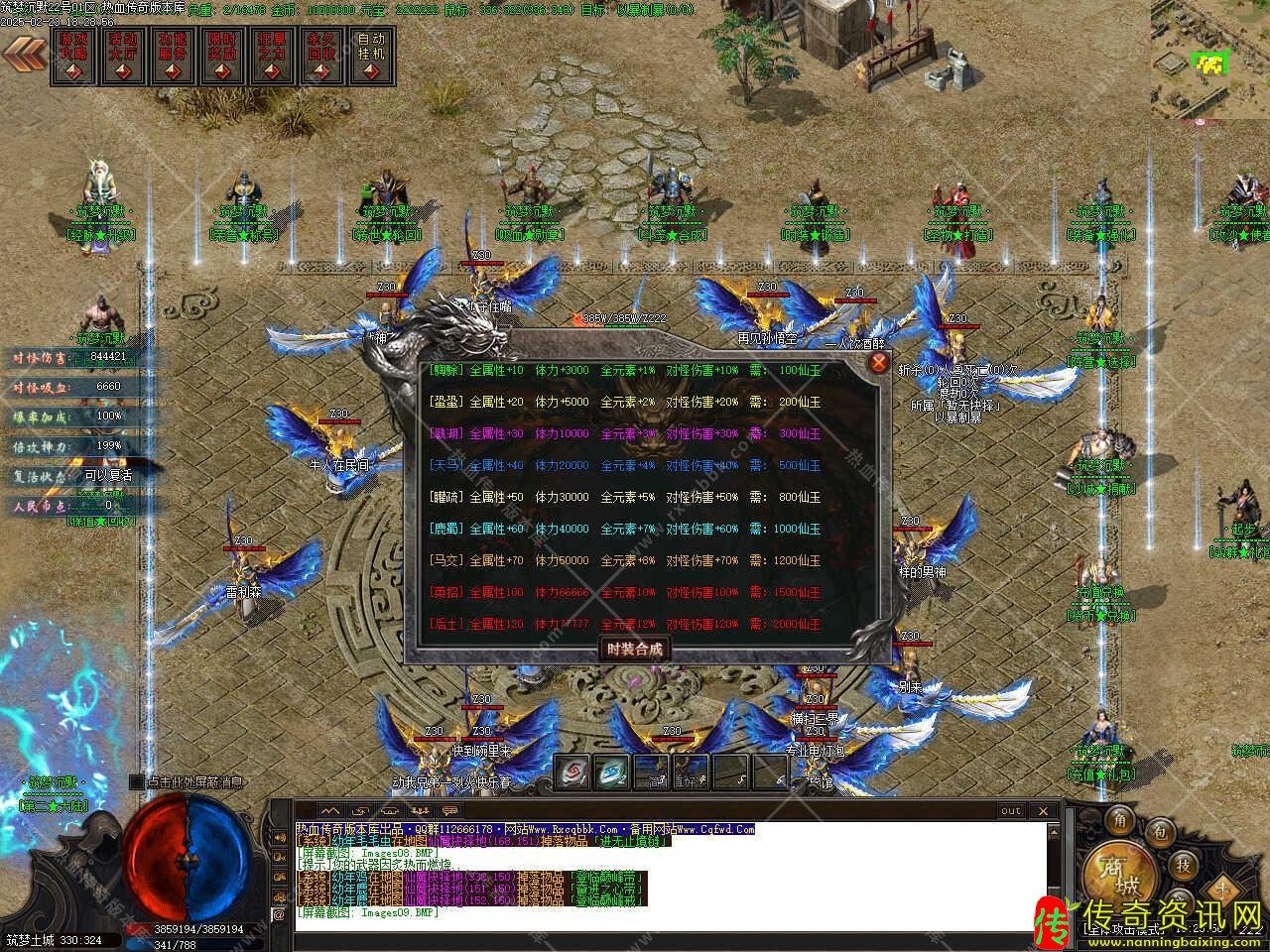Open the 功能服务 menu
The width and height of the screenshot is (1270, 952).
(x=173, y=56)
